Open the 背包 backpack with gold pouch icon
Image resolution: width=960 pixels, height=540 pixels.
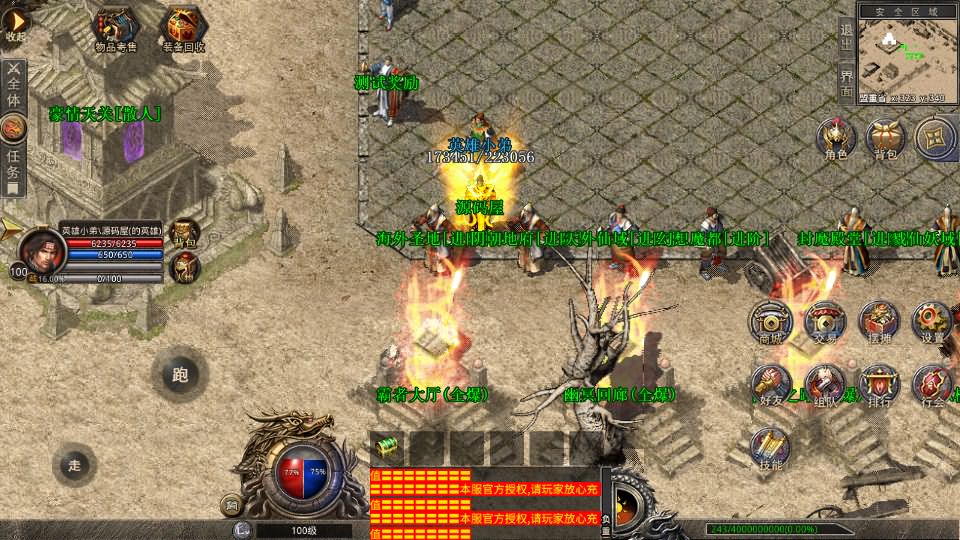click(885, 138)
